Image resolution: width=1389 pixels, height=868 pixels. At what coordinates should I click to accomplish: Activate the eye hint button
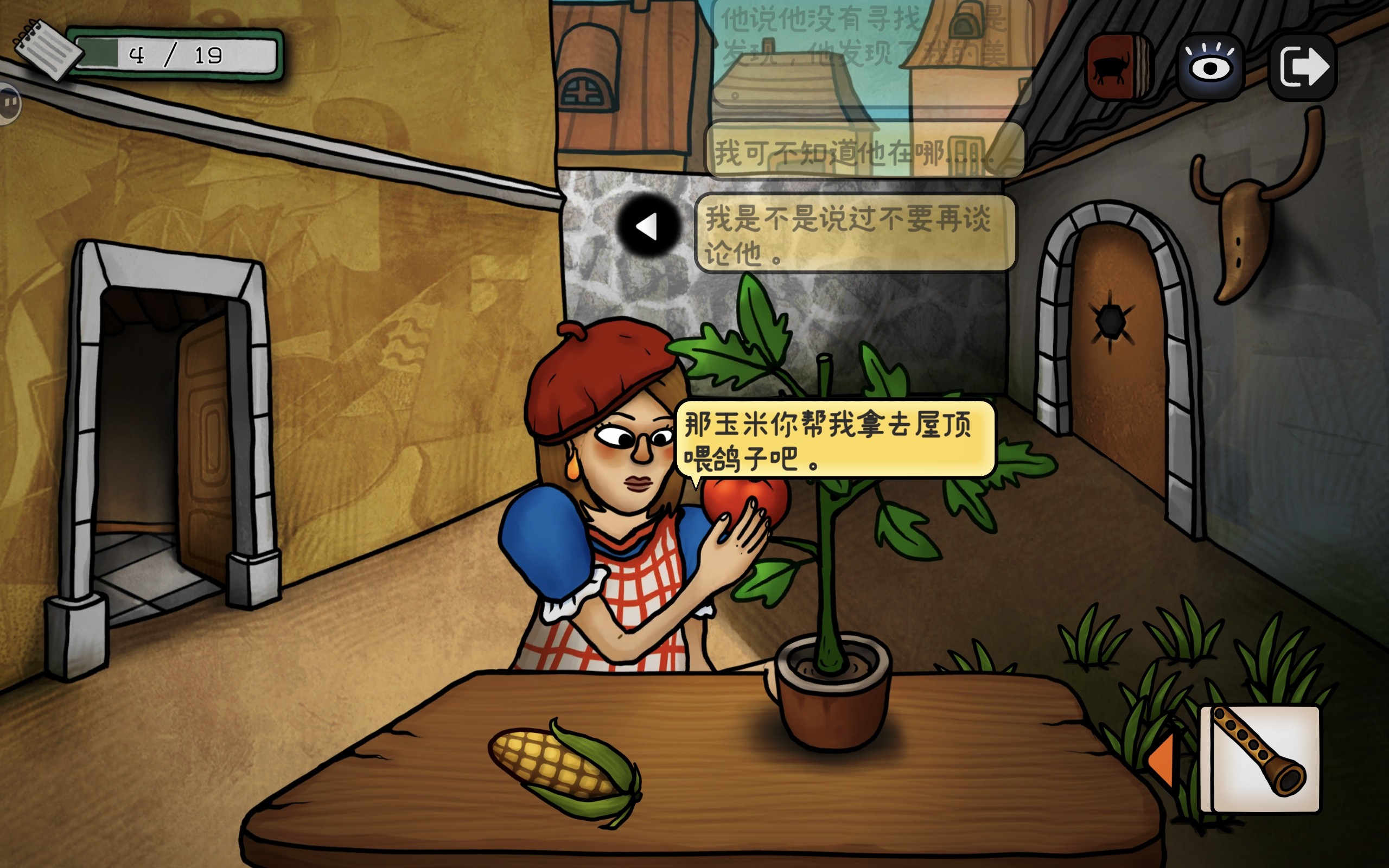click(1210, 67)
